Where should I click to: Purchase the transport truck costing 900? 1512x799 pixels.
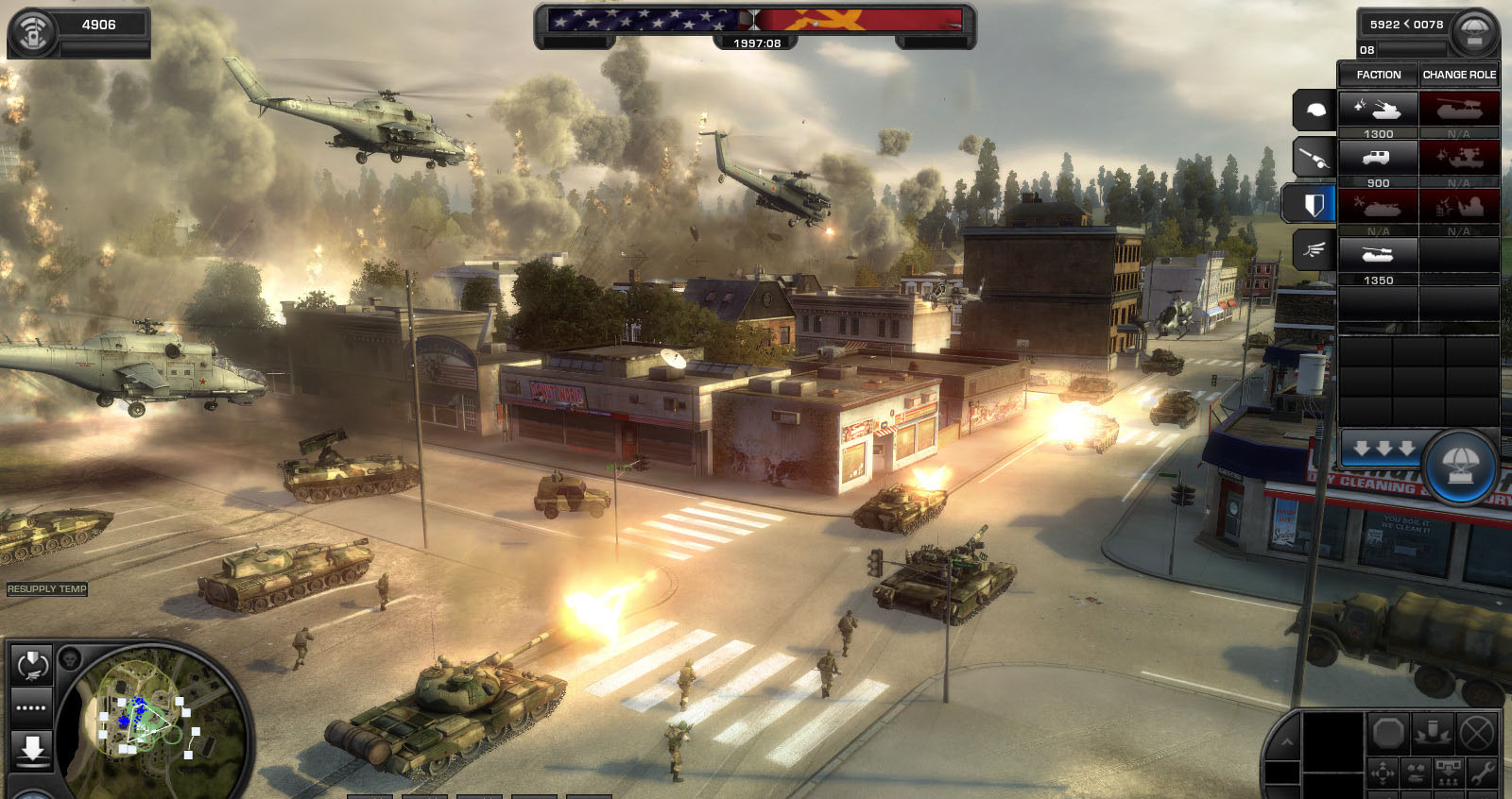point(1378,159)
